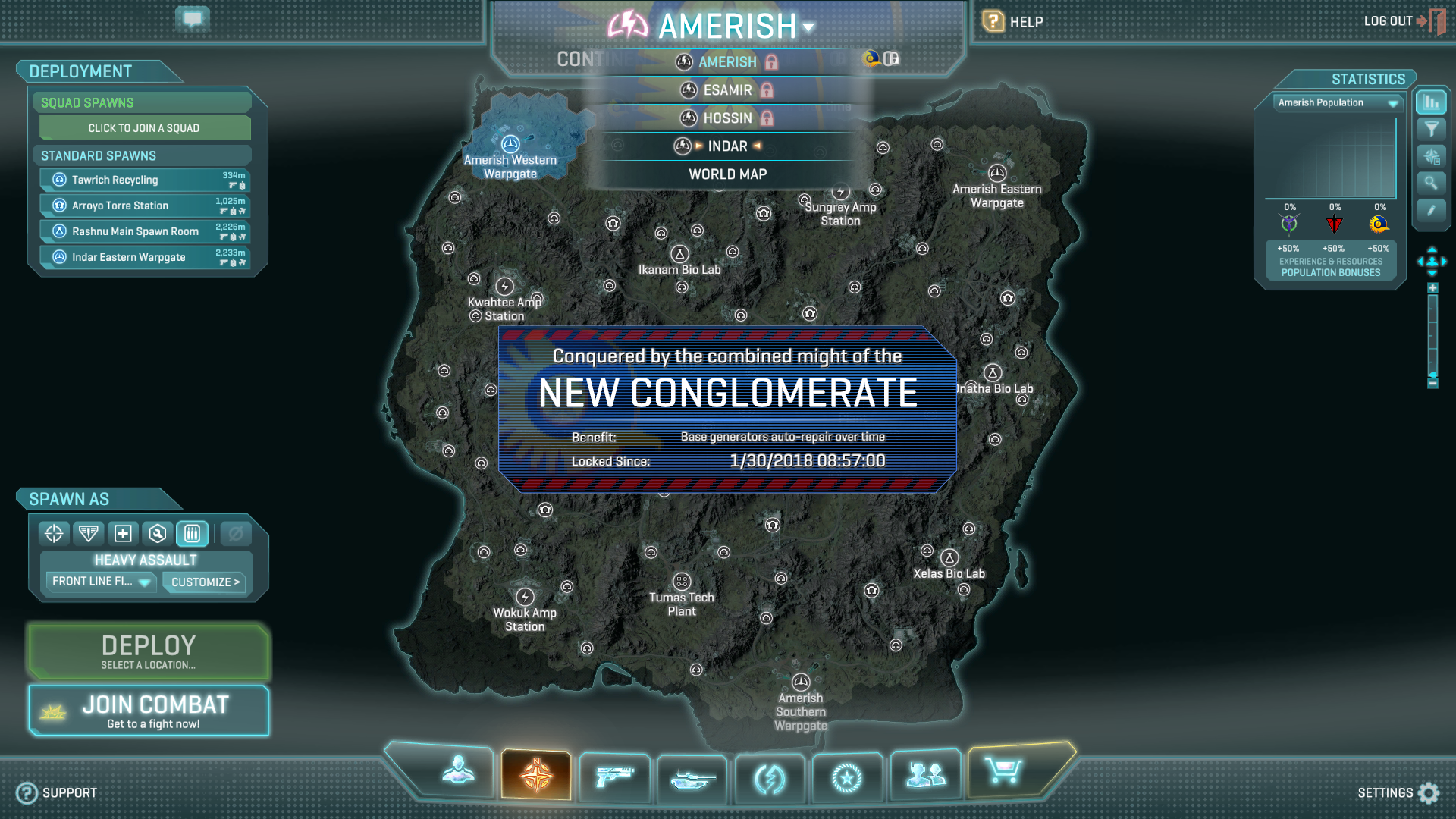The image size is (1456, 819).
Task: Hit the Deploy button
Action: 149,651
